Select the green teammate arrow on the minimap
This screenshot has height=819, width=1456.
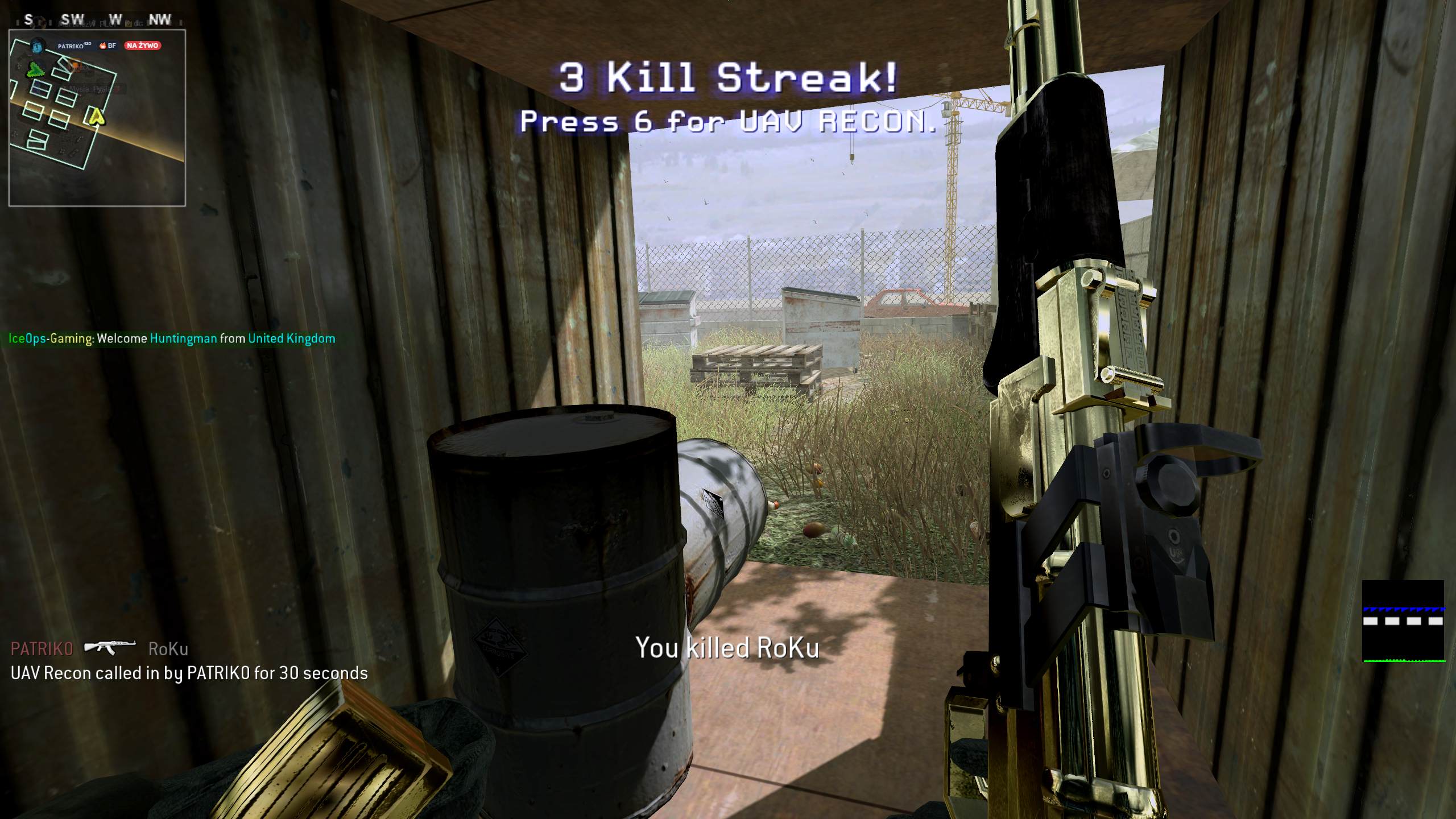point(35,71)
